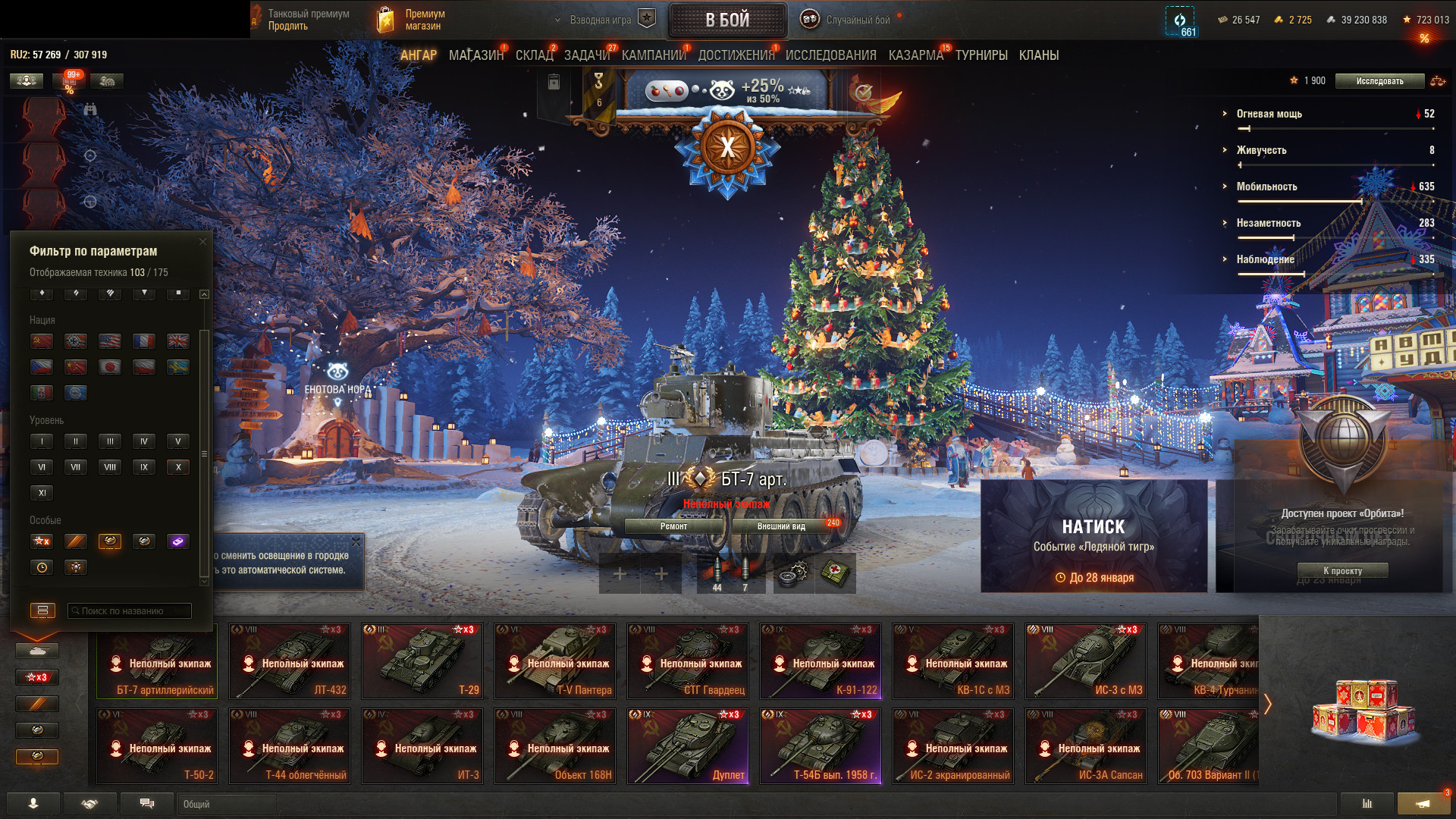Open the Внешний вид customization button
The height and width of the screenshot is (819, 1456).
[781, 526]
